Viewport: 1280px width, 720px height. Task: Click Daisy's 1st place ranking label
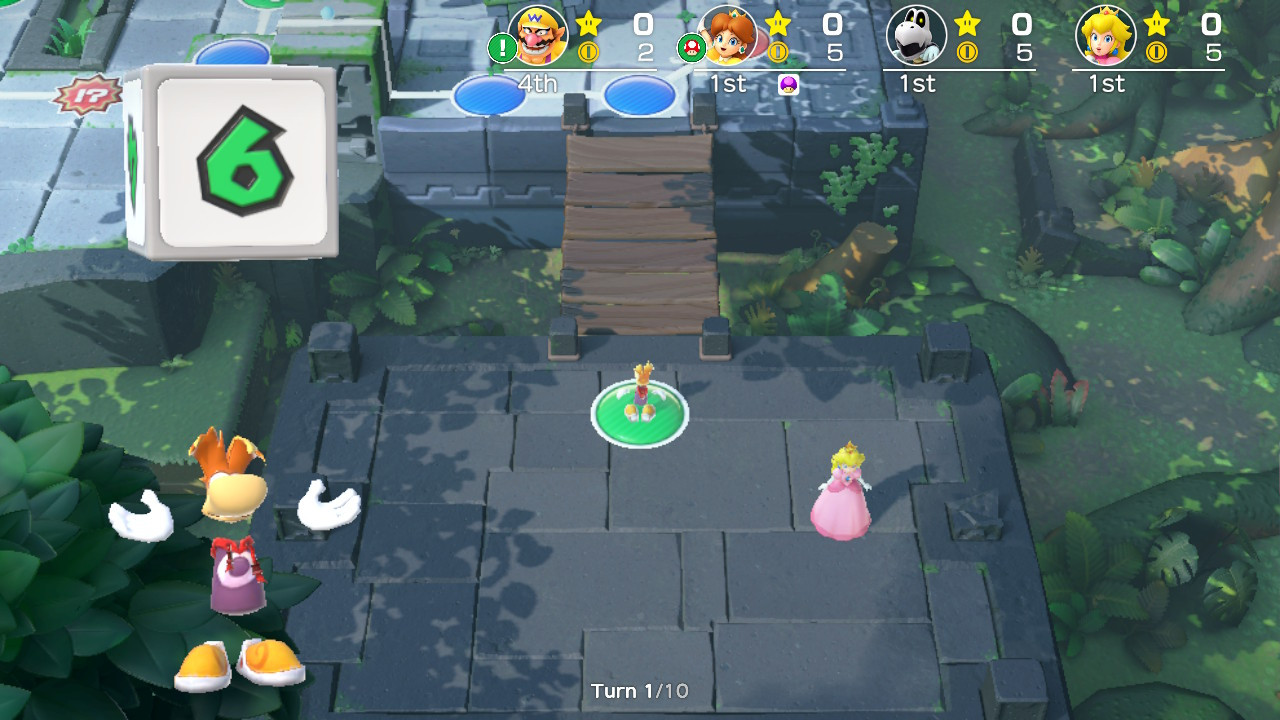726,84
